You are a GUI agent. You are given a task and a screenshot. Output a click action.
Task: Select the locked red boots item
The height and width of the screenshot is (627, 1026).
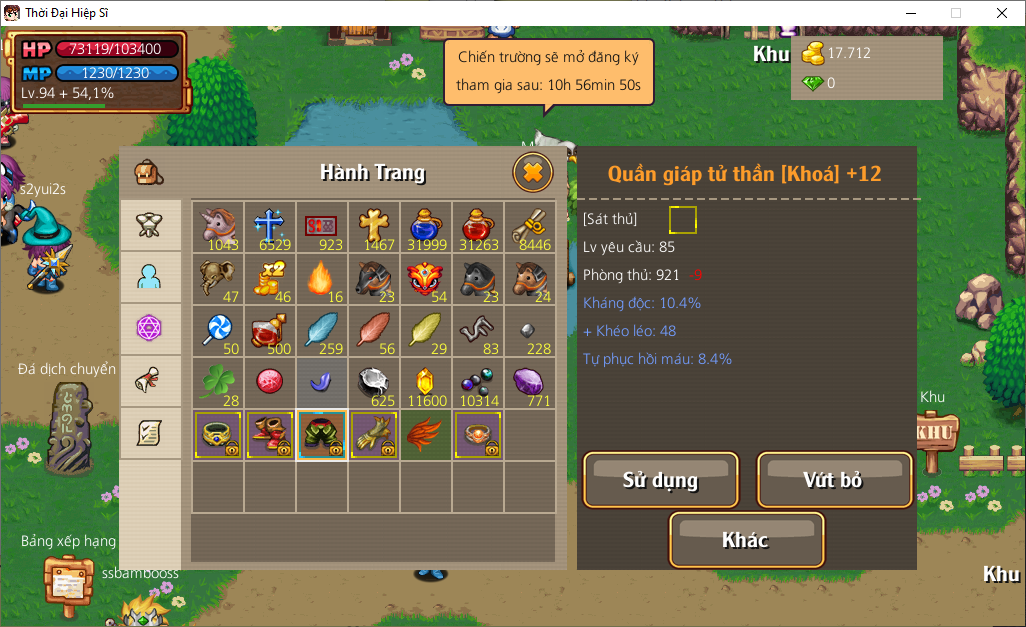(x=270, y=435)
